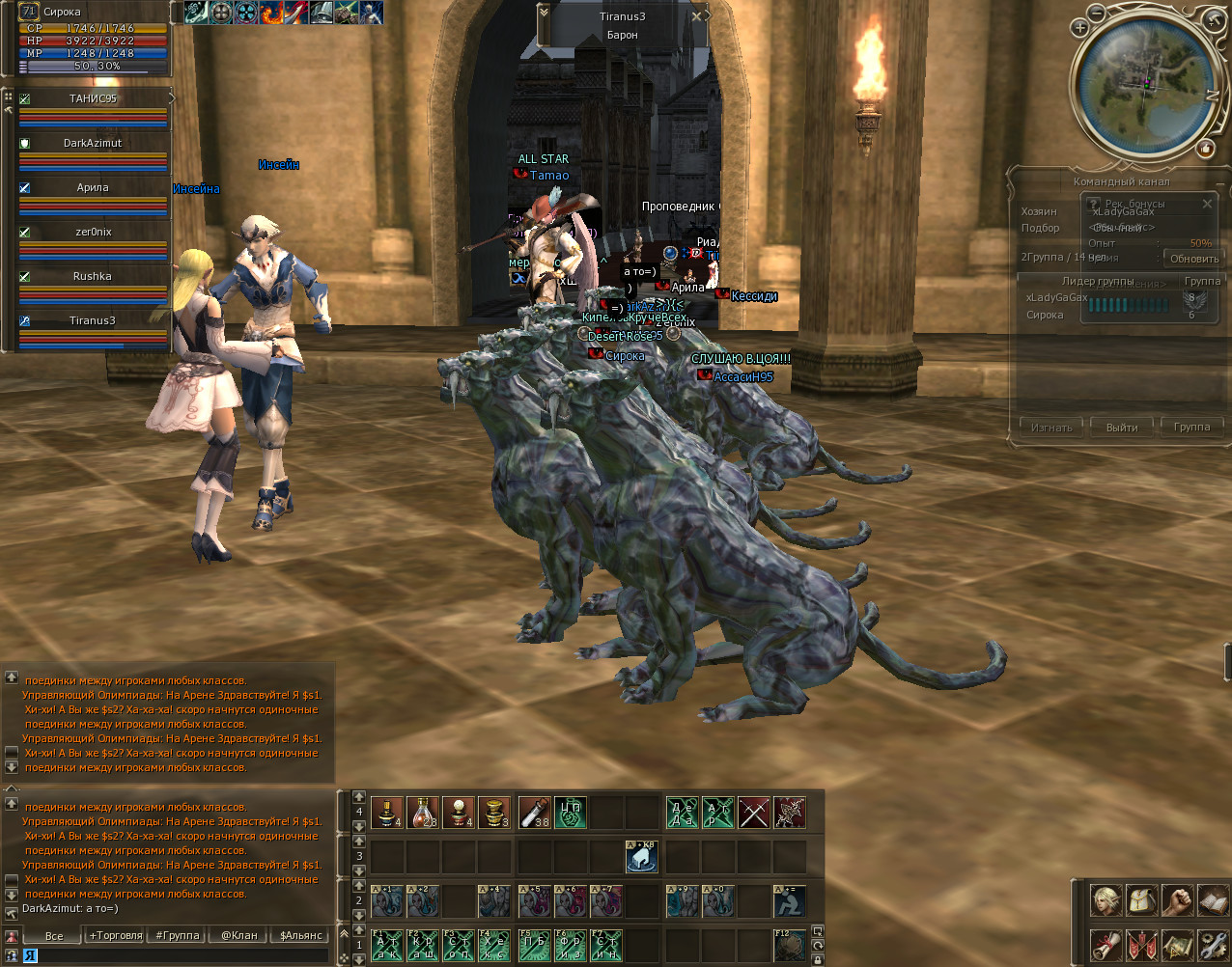Open the world map scroll icon
Screen dimensions: 1232x967
[x=1177, y=945]
